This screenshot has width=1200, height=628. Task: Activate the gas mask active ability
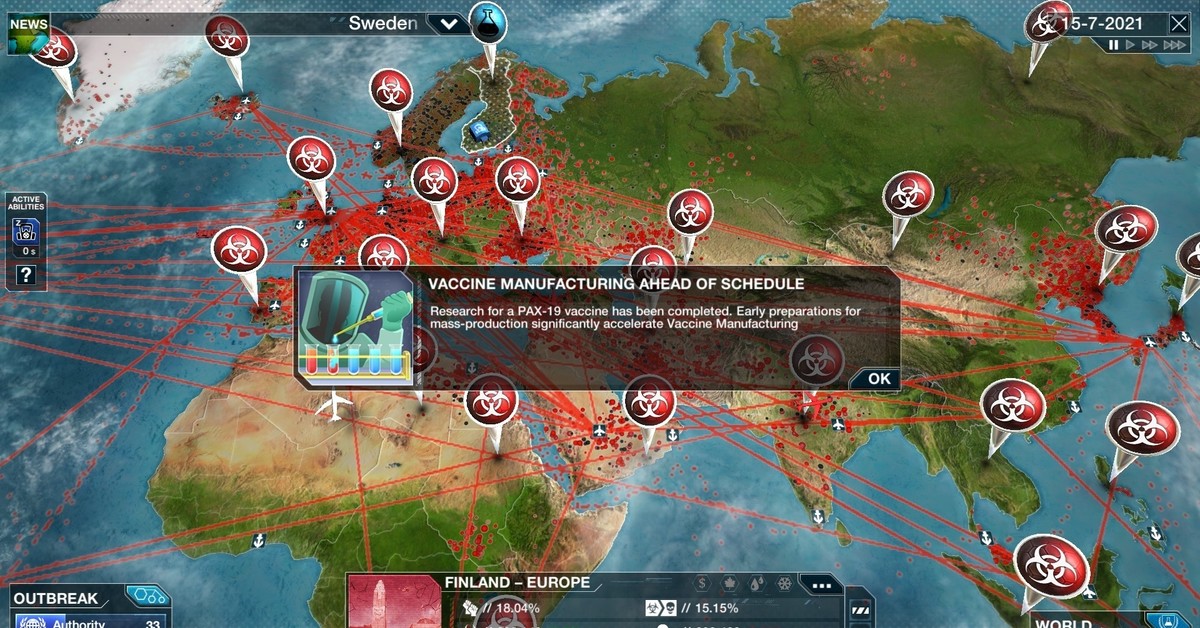click(x=26, y=233)
